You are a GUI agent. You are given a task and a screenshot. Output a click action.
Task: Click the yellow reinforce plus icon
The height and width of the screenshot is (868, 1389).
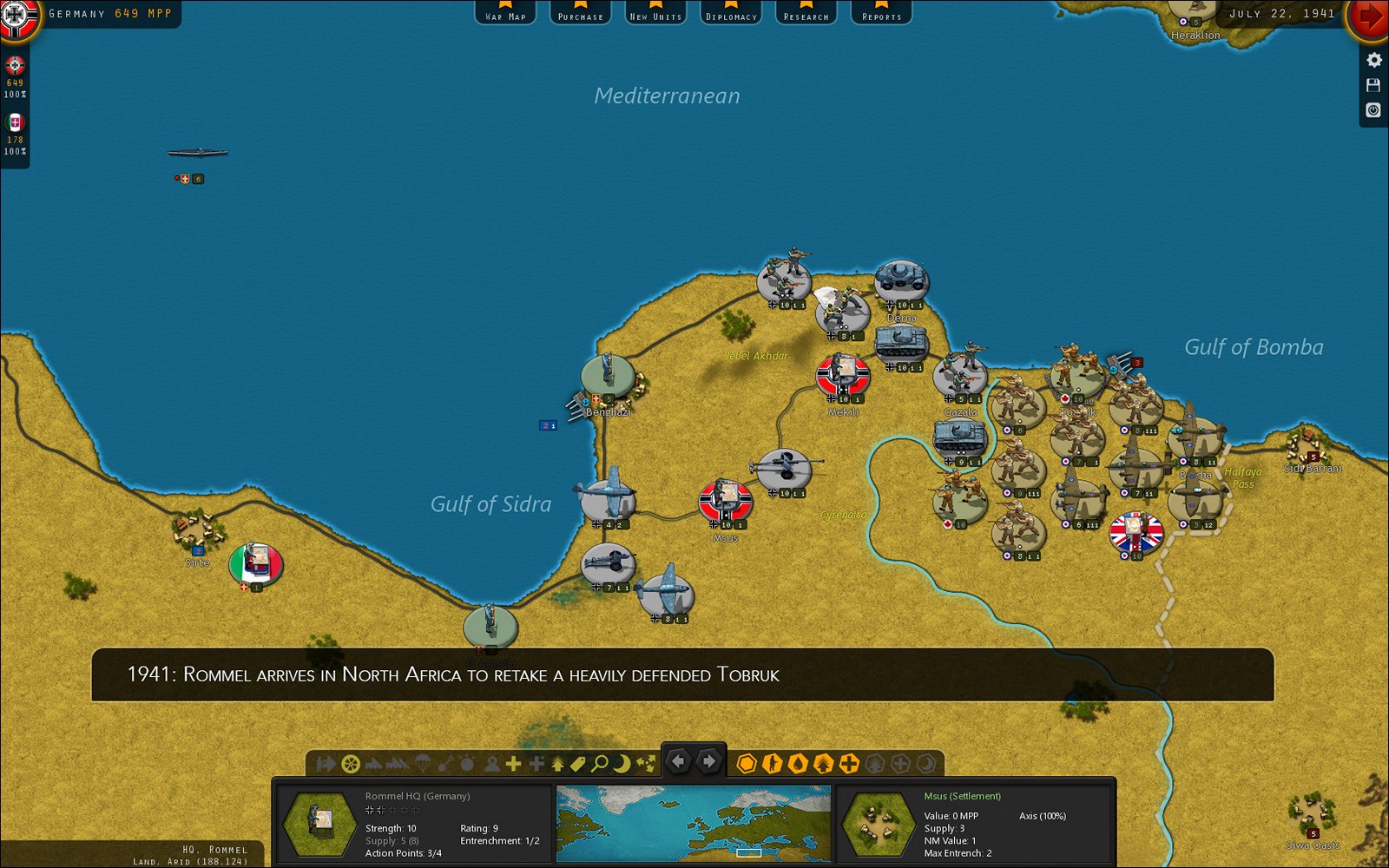tap(514, 763)
